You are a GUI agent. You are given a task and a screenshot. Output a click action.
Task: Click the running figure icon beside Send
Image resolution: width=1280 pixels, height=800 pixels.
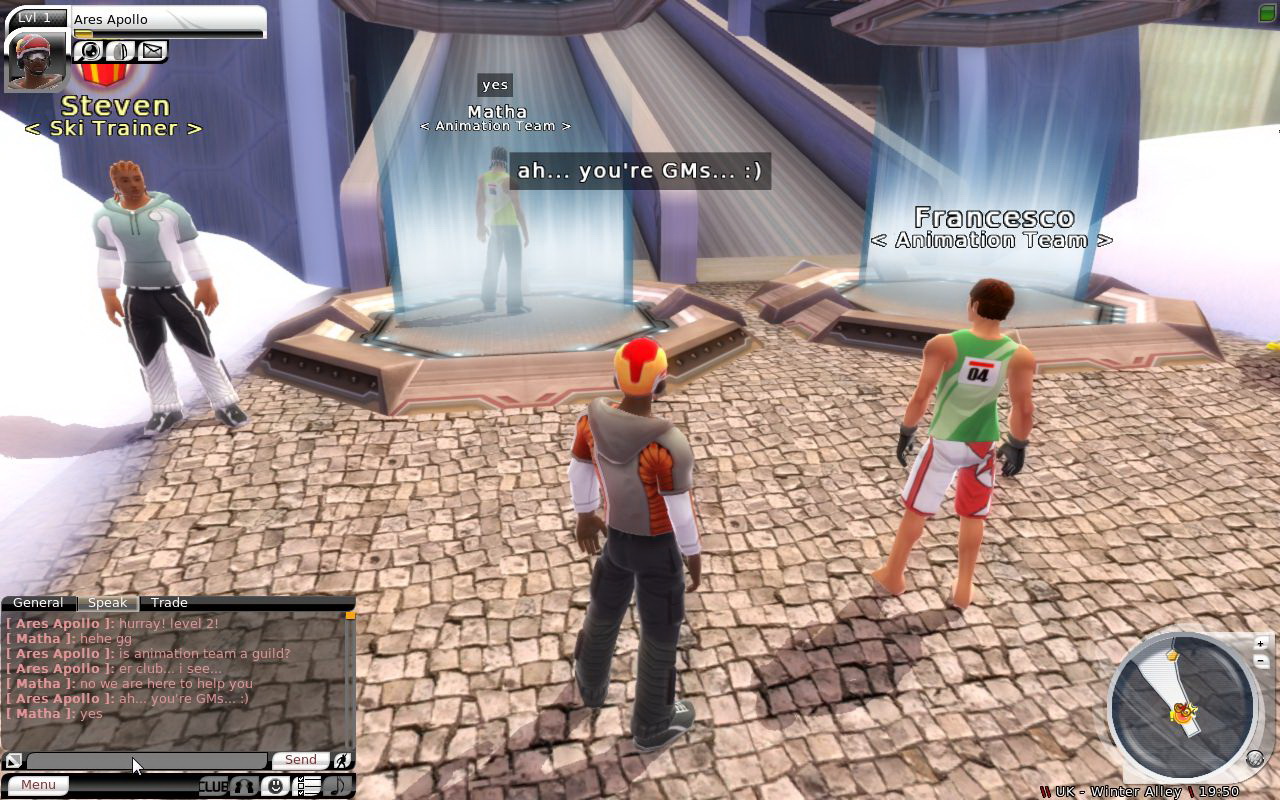(x=342, y=761)
